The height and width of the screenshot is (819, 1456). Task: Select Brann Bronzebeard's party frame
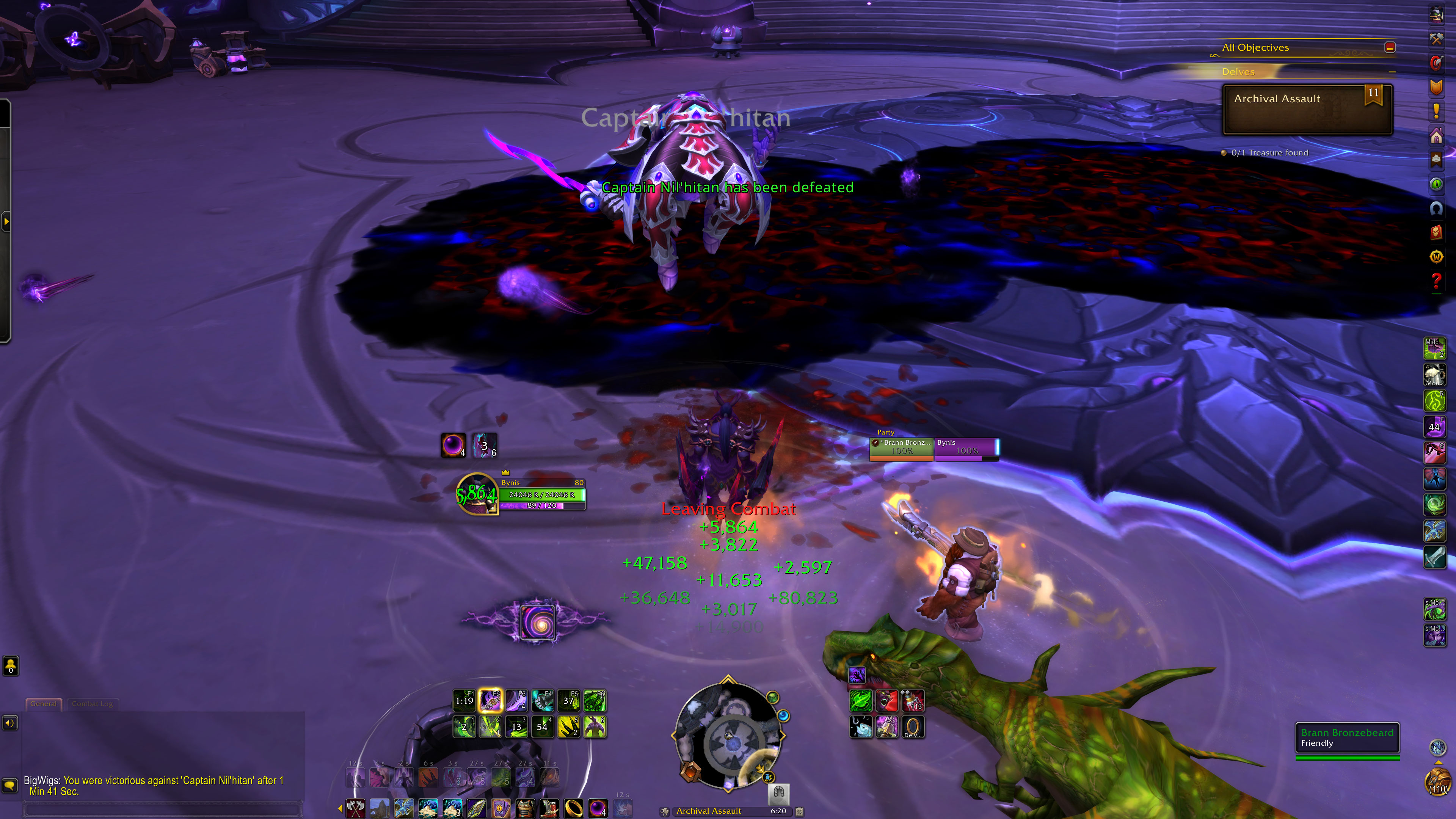coord(902,447)
